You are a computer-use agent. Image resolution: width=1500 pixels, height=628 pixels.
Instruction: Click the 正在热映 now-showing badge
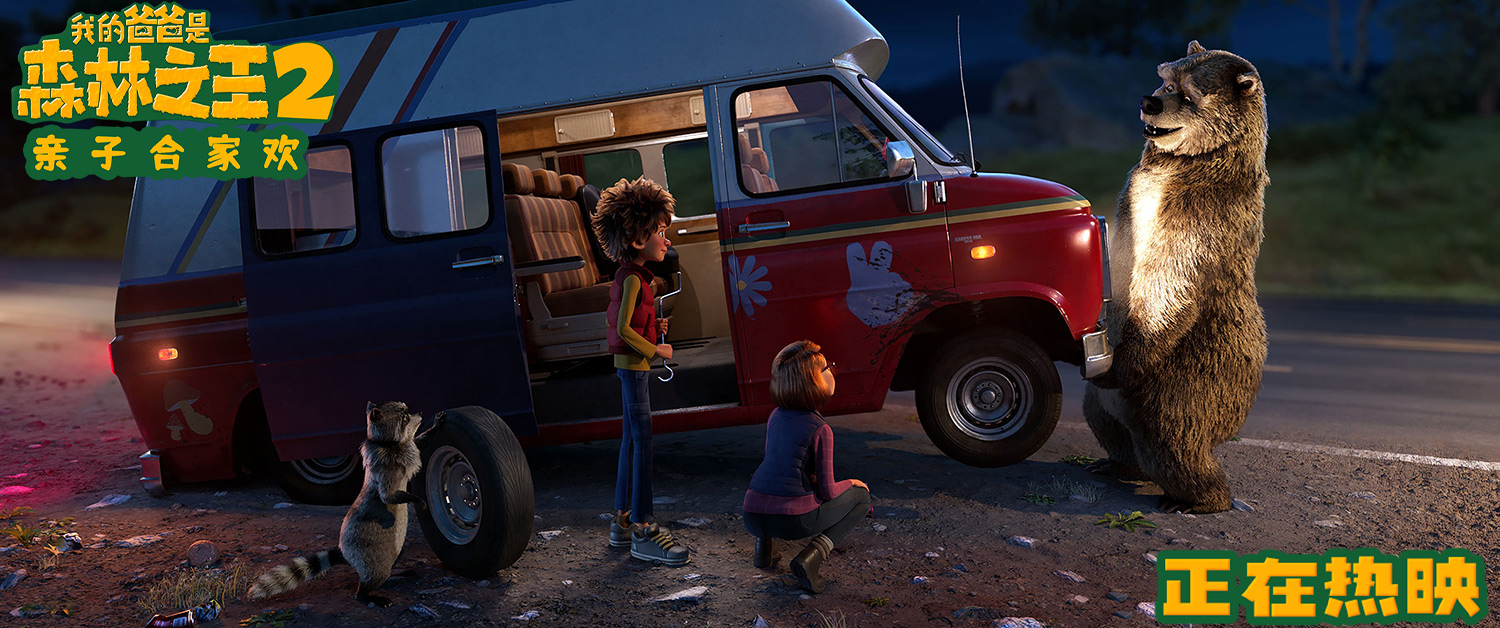pyautogui.click(x=1320, y=586)
